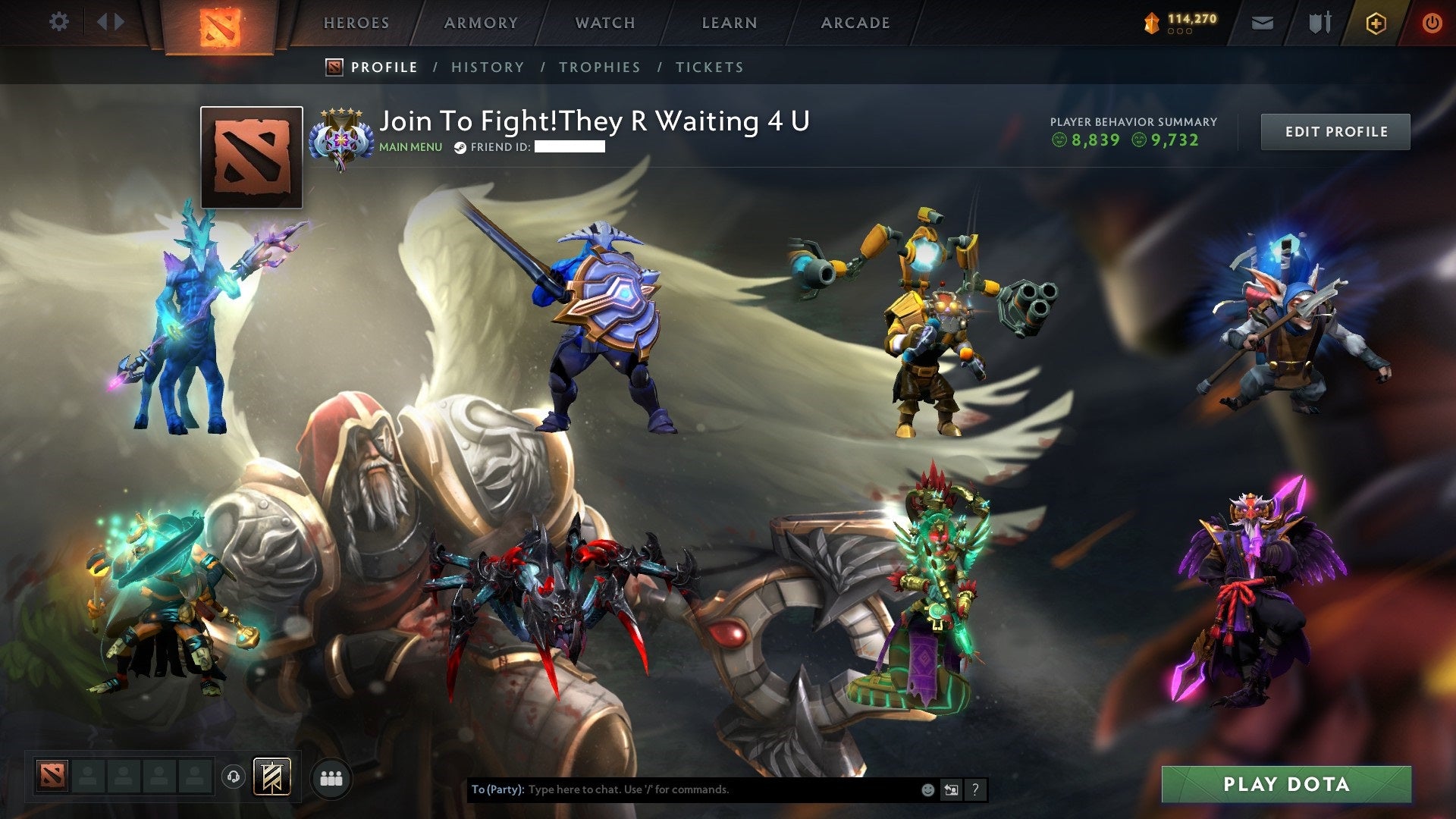Image resolution: width=1456 pixels, height=819 pixels.
Task: Click the party chat input field
Action: tap(682, 789)
